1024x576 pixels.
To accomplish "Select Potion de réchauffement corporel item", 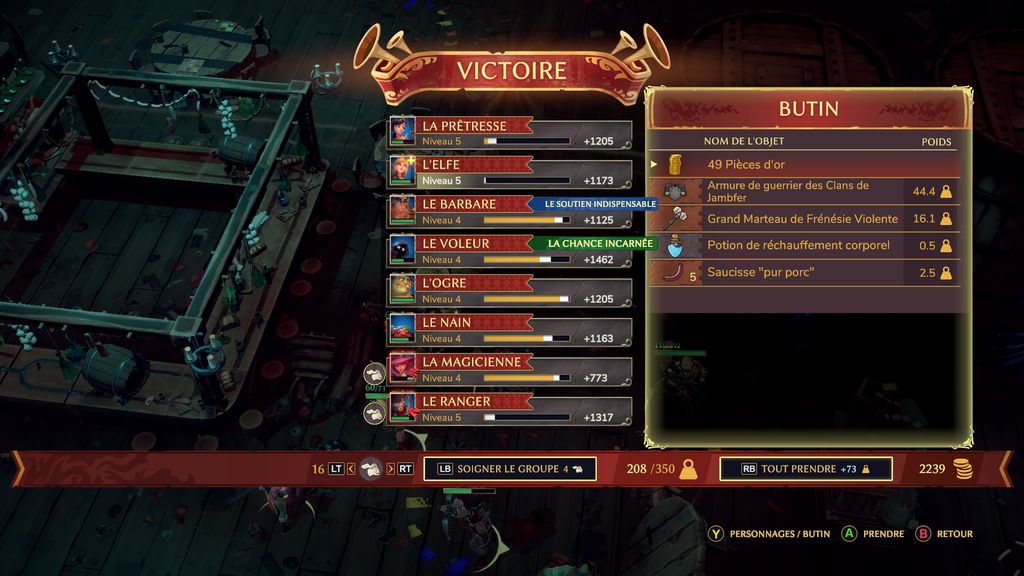I will [x=805, y=245].
